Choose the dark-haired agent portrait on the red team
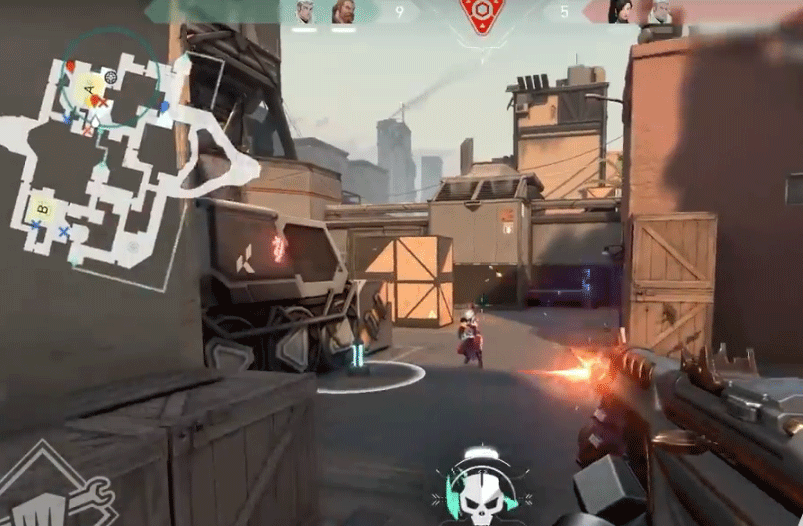This screenshot has width=803, height=526. (621, 12)
